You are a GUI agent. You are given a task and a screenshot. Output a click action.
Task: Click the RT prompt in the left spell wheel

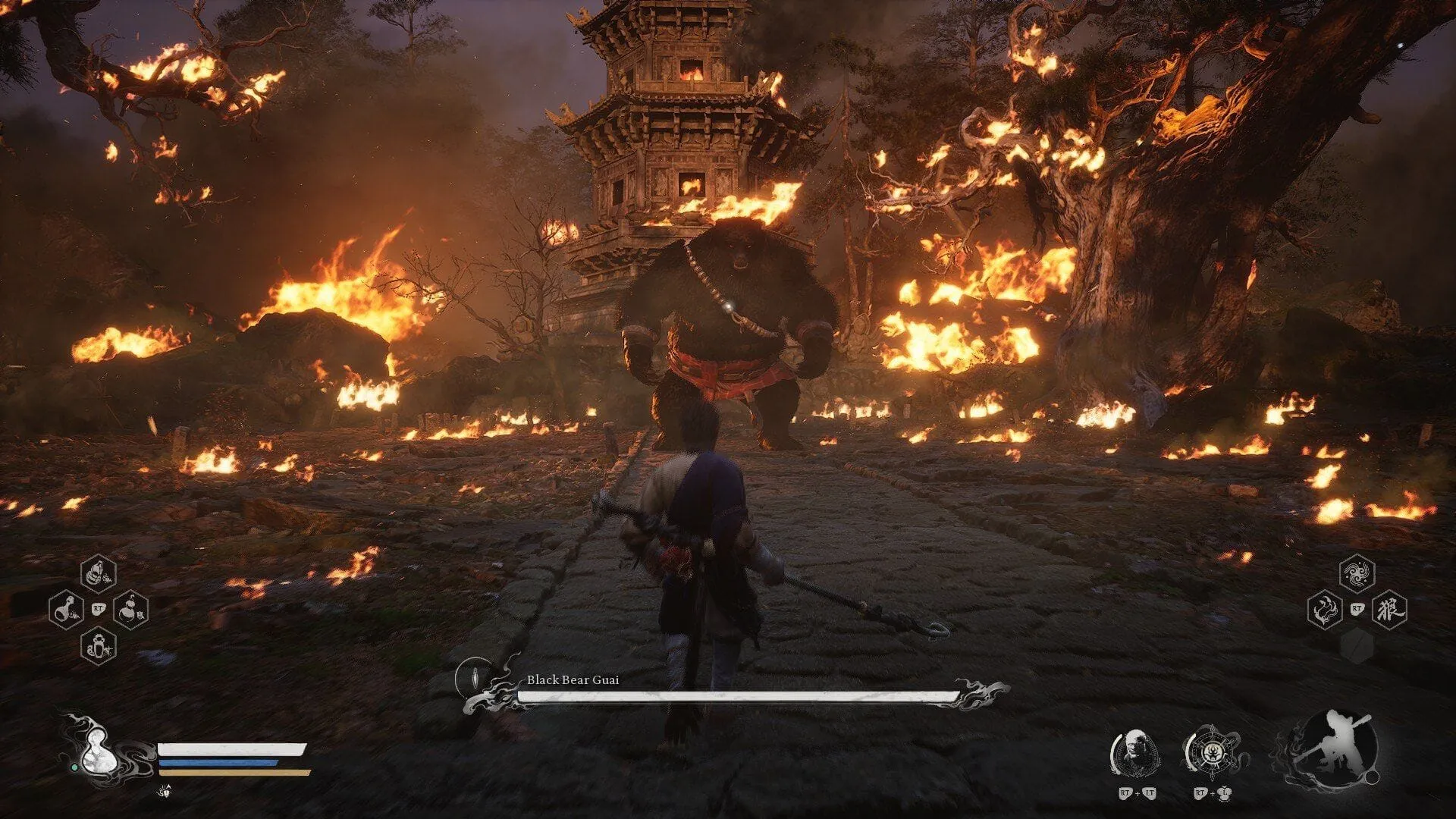[x=99, y=608]
